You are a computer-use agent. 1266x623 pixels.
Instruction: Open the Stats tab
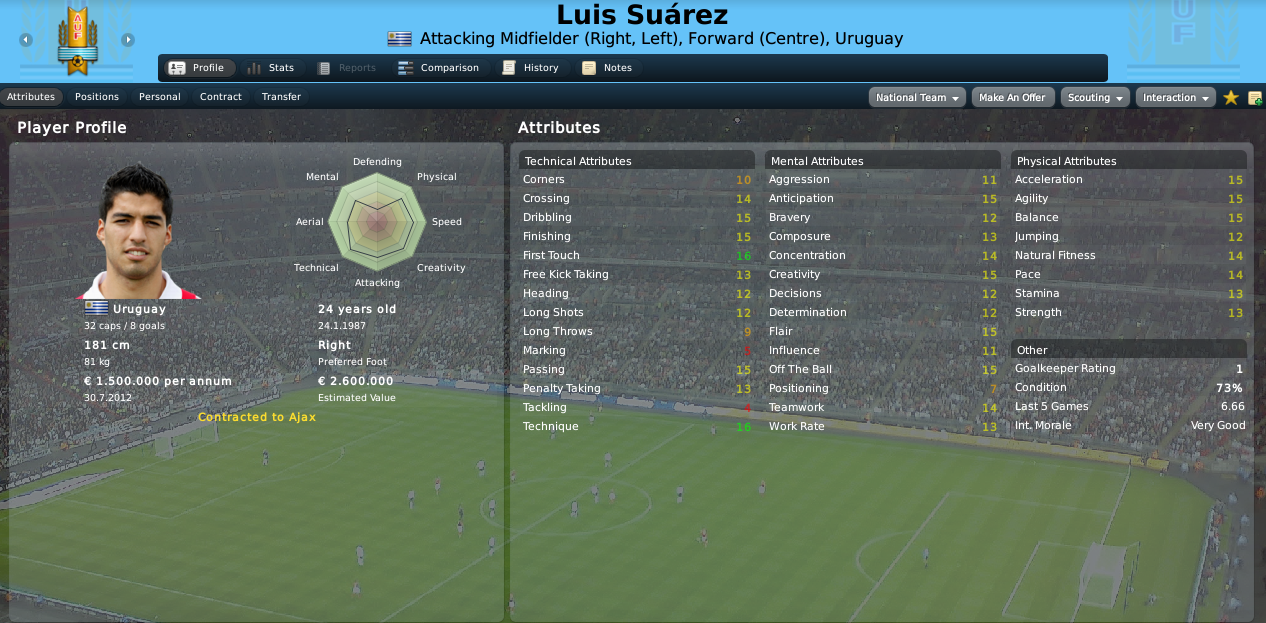tap(270, 68)
